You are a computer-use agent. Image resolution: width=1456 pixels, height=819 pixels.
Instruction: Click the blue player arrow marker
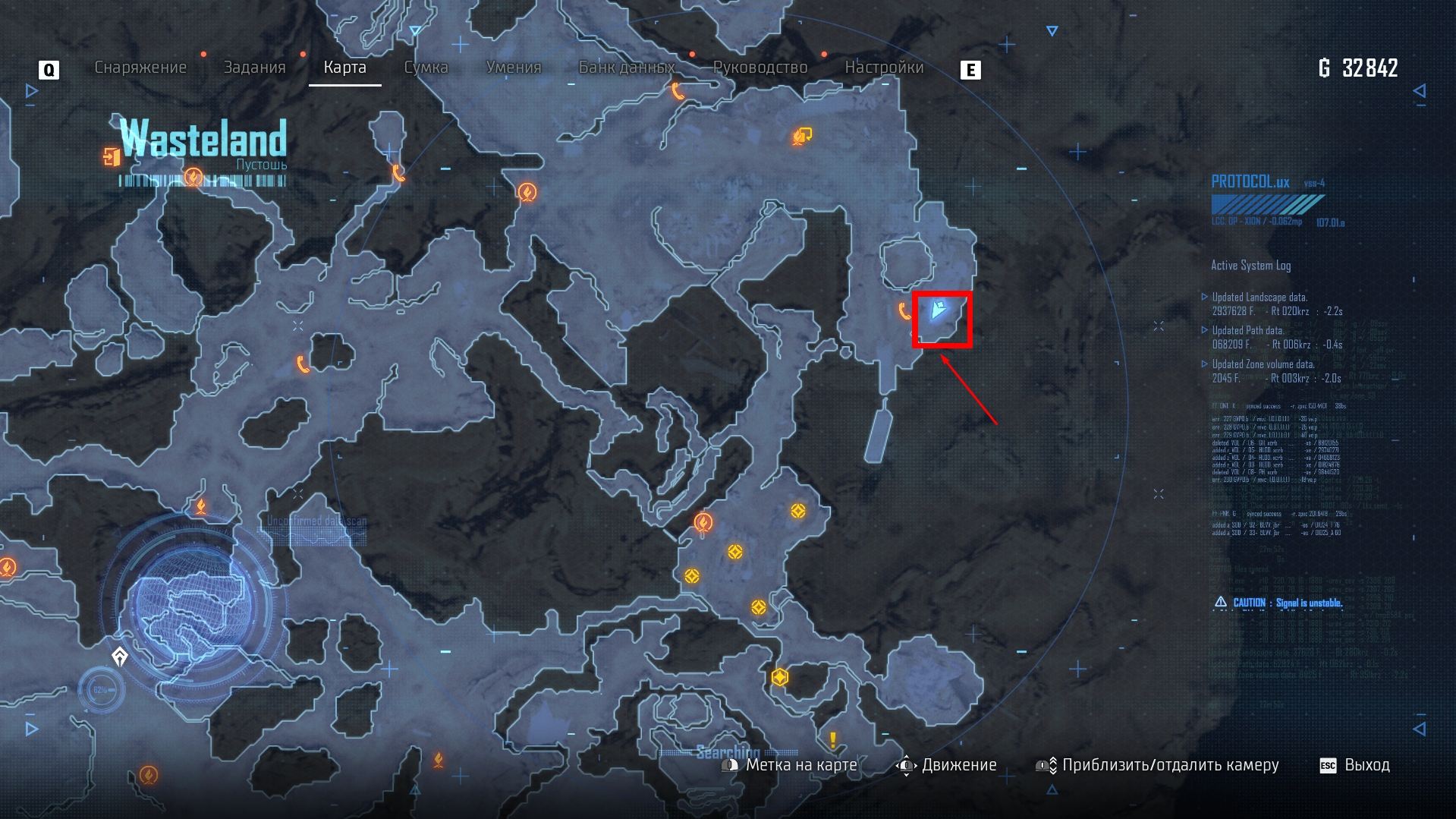click(939, 310)
